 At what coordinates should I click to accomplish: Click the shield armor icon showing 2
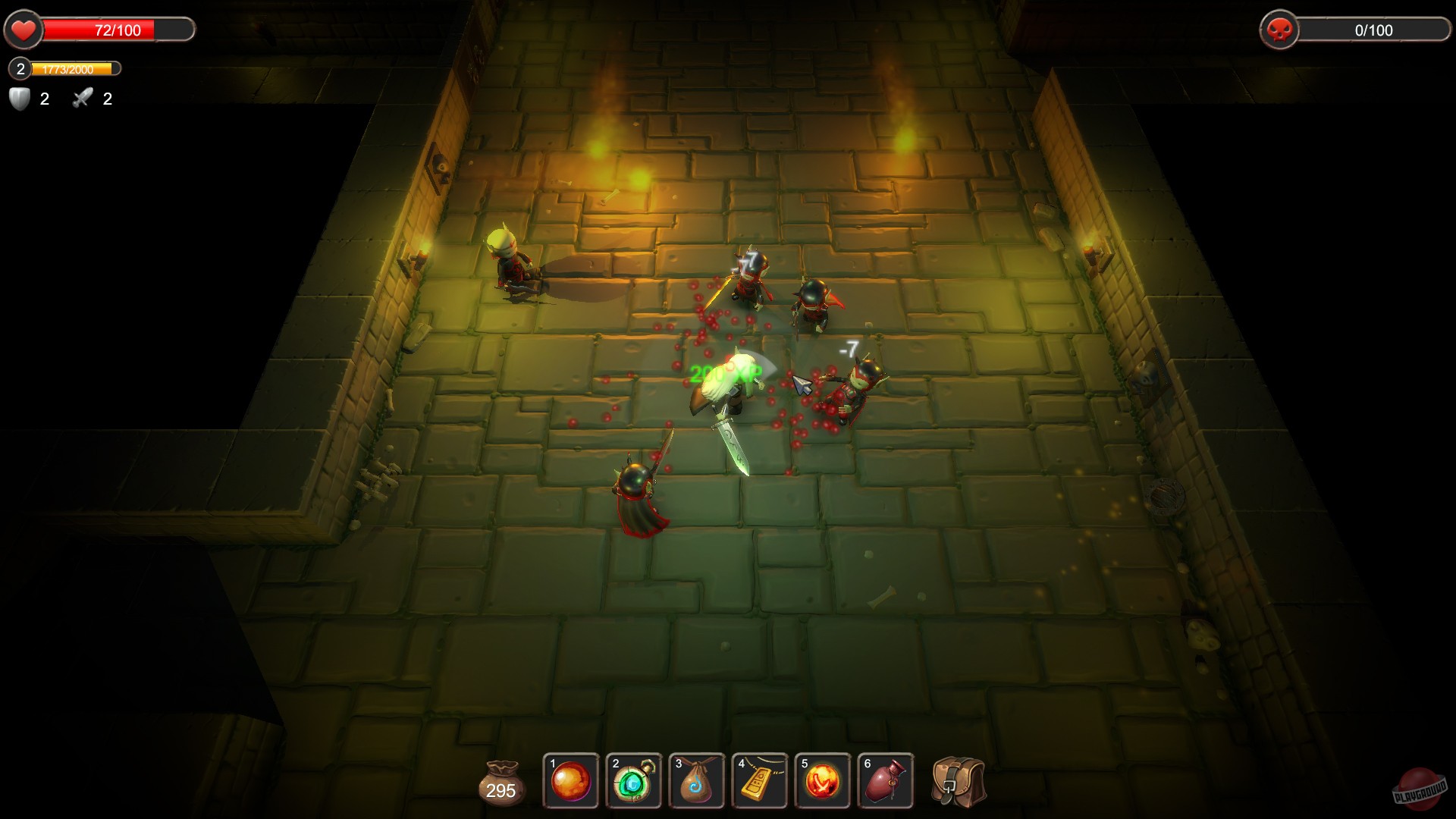(19, 98)
